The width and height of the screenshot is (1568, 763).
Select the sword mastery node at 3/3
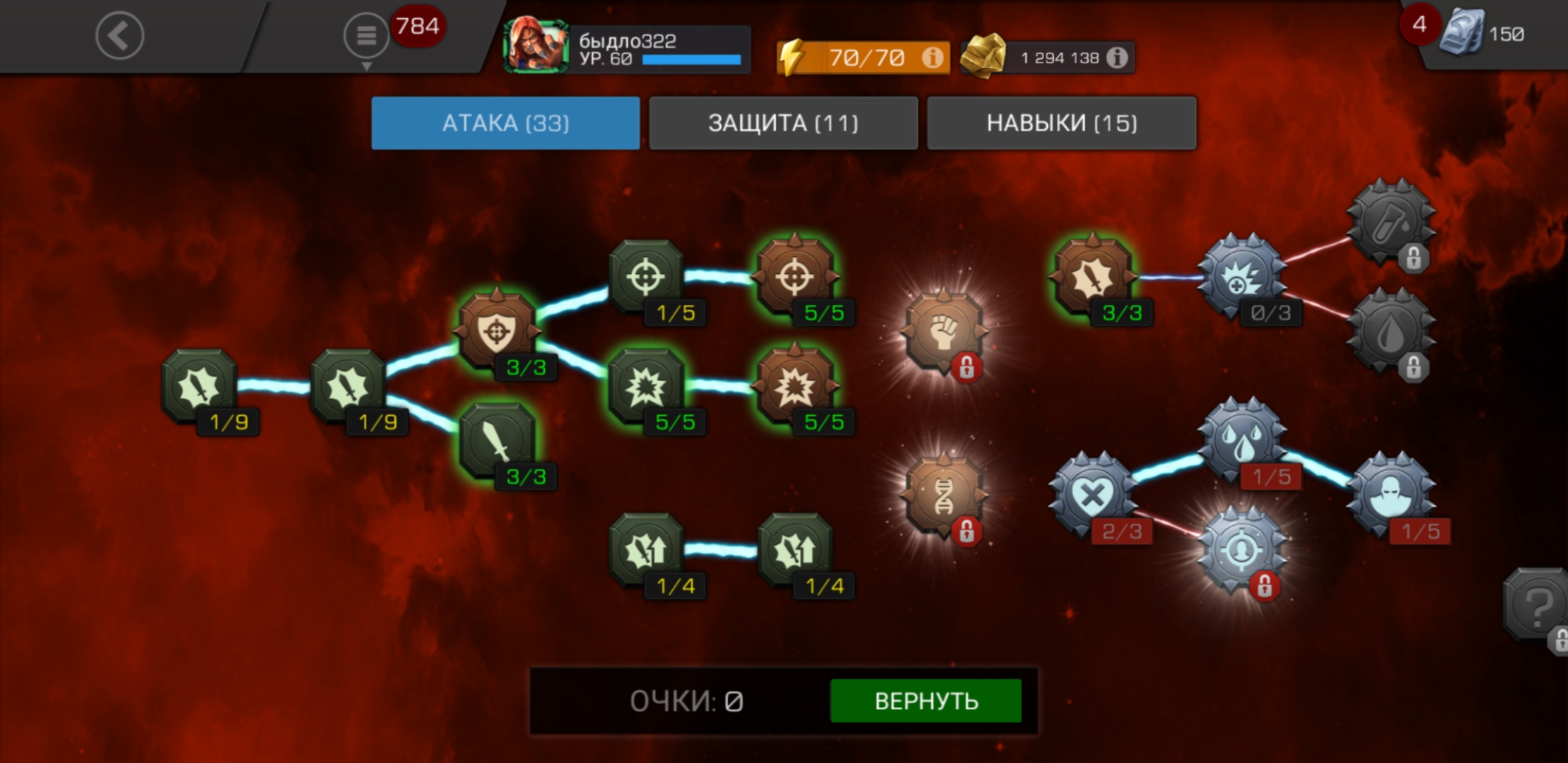coord(497,441)
